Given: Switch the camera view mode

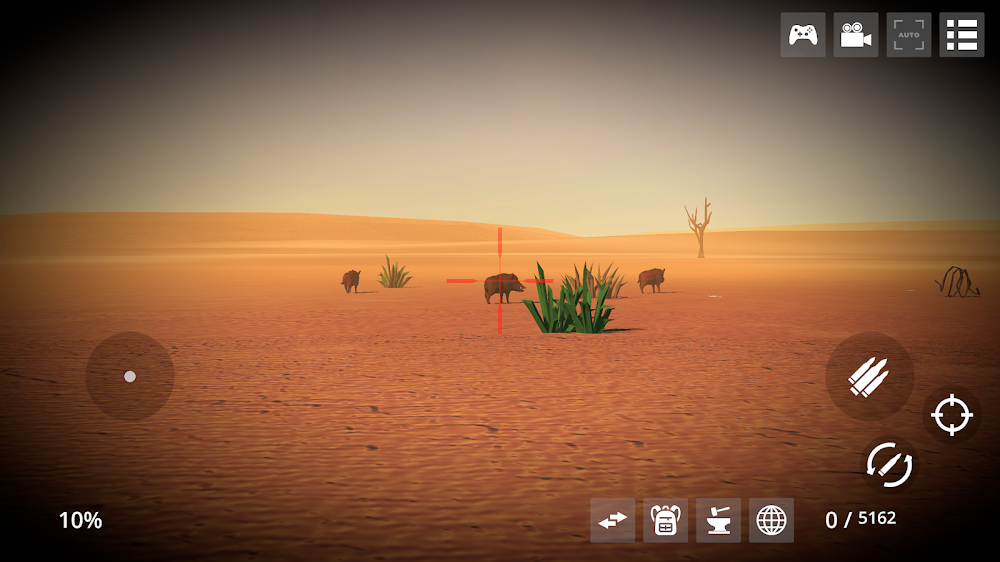Looking at the screenshot, I should tap(856, 35).
